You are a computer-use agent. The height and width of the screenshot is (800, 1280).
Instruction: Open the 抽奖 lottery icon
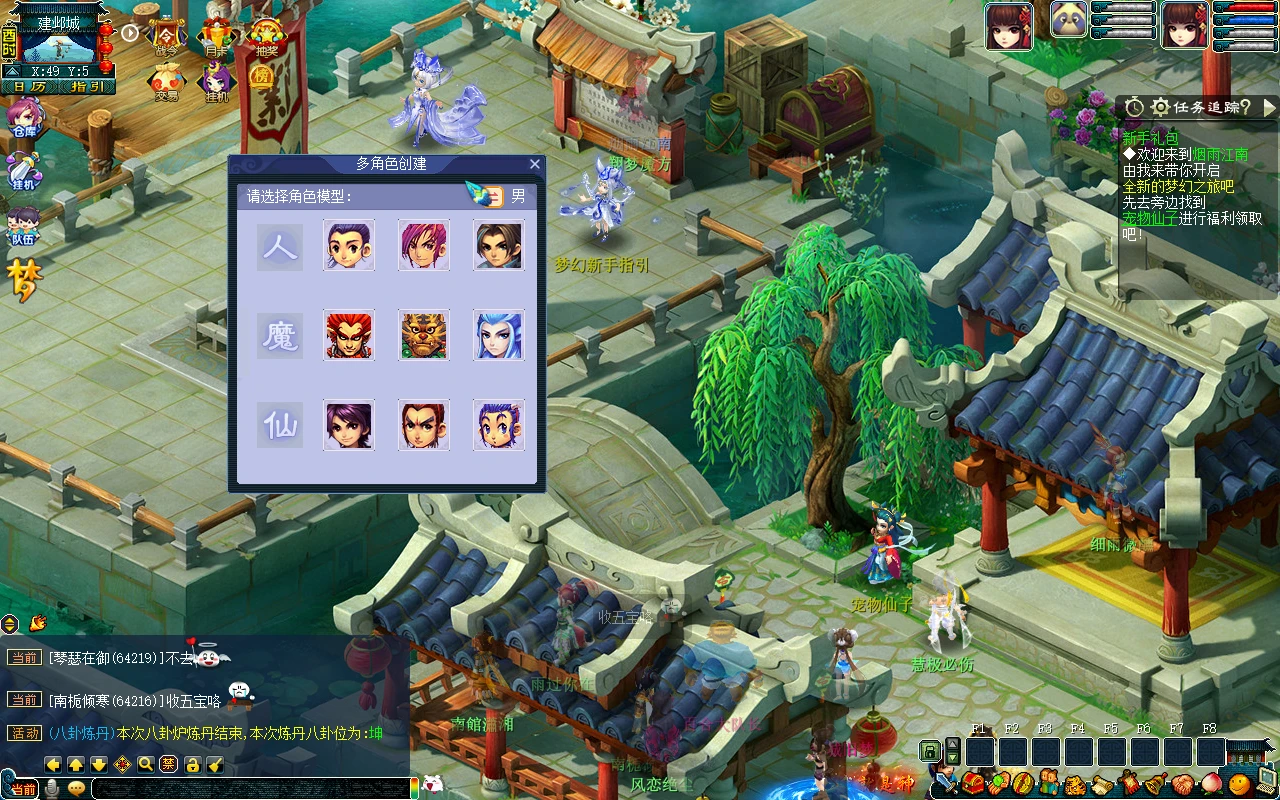pyautogui.click(x=265, y=36)
